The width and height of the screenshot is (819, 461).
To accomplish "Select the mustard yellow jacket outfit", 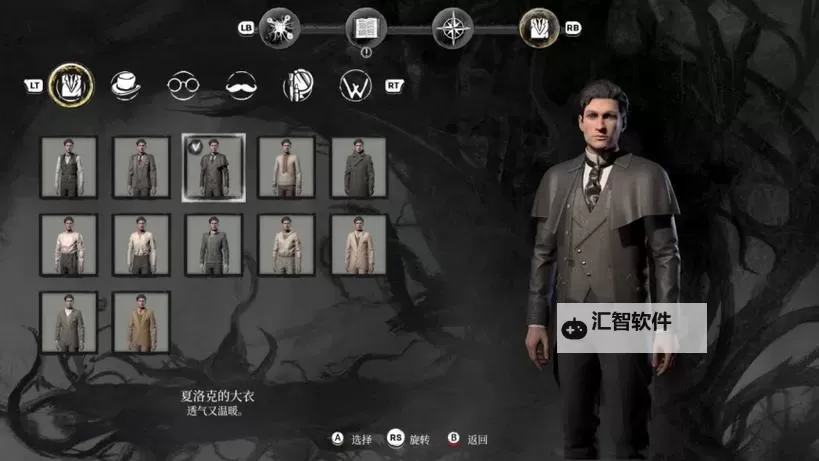I will tap(141, 322).
